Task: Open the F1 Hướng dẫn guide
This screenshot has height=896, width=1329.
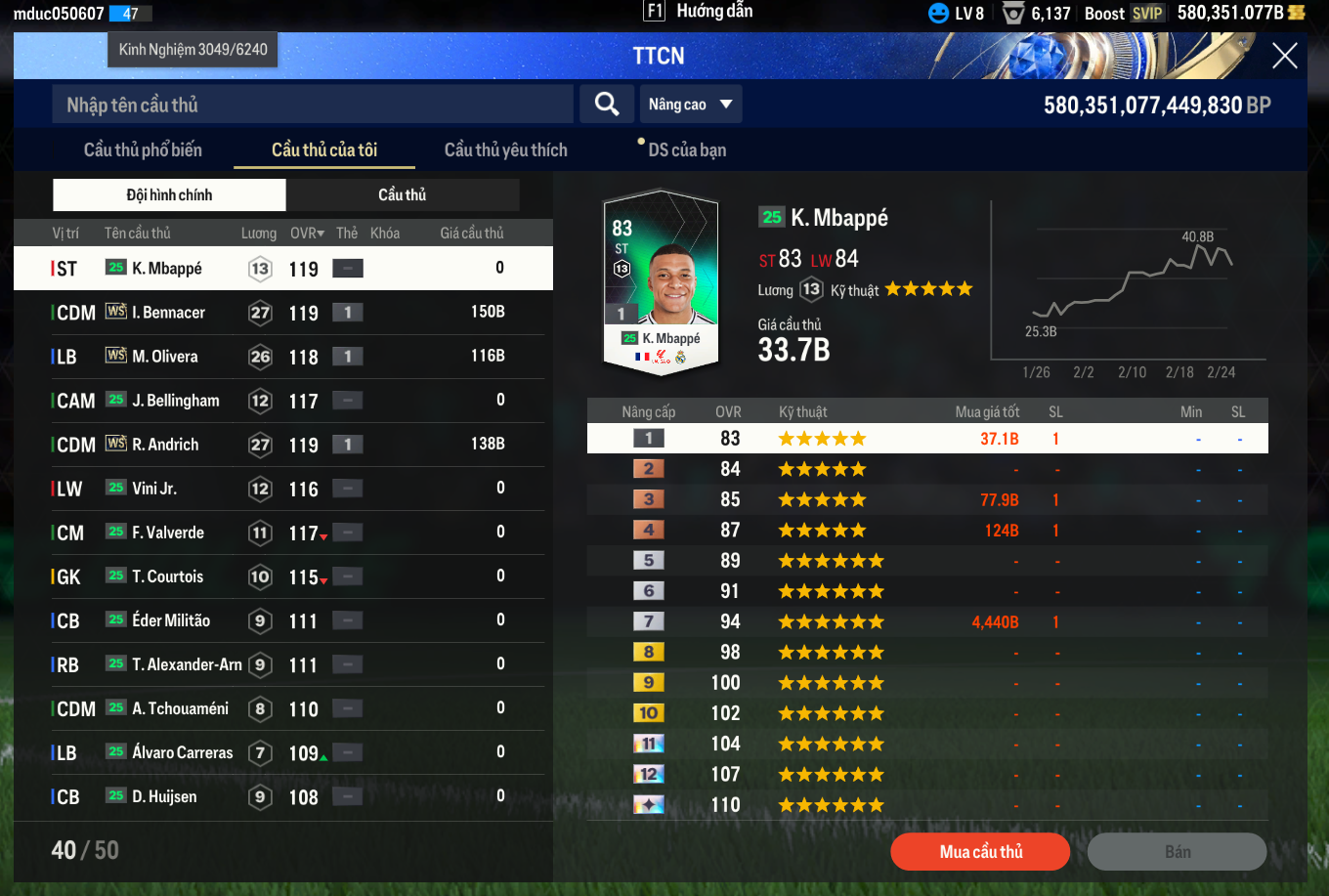Action: [699, 12]
